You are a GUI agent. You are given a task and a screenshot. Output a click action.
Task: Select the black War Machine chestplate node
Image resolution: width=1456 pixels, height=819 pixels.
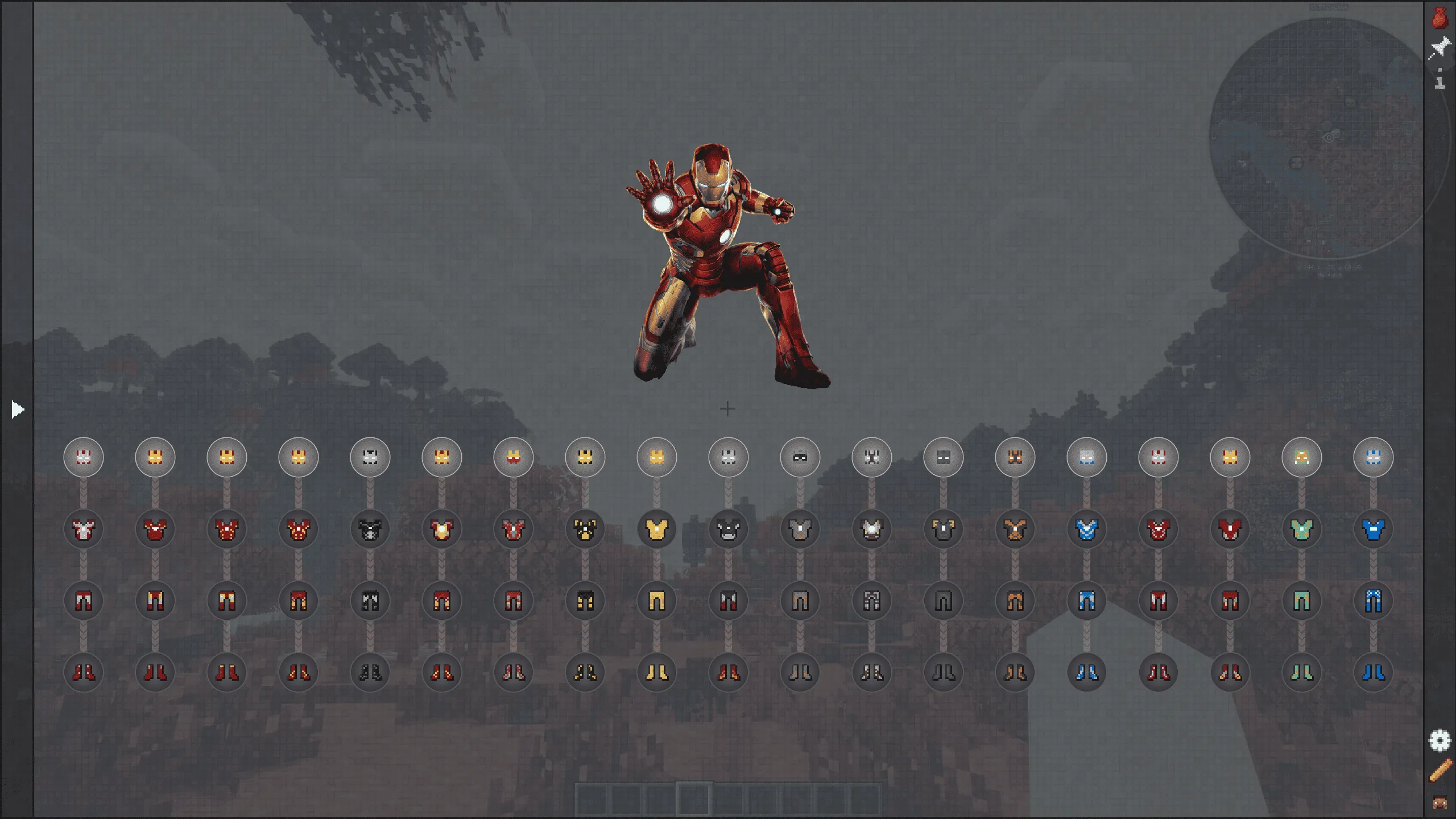click(x=370, y=530)
